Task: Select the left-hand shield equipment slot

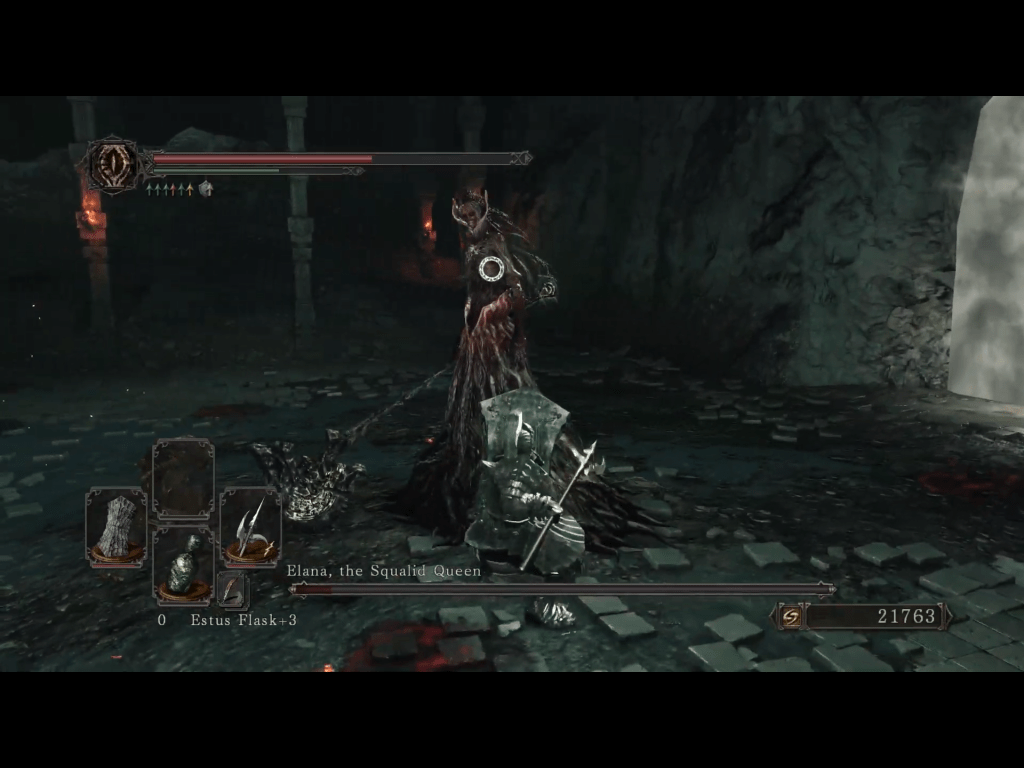Action: 116,527
